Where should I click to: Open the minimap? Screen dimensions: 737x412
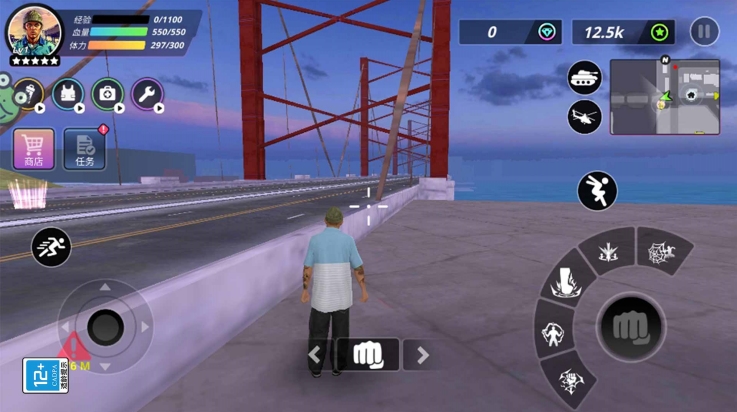pos(664,96)
